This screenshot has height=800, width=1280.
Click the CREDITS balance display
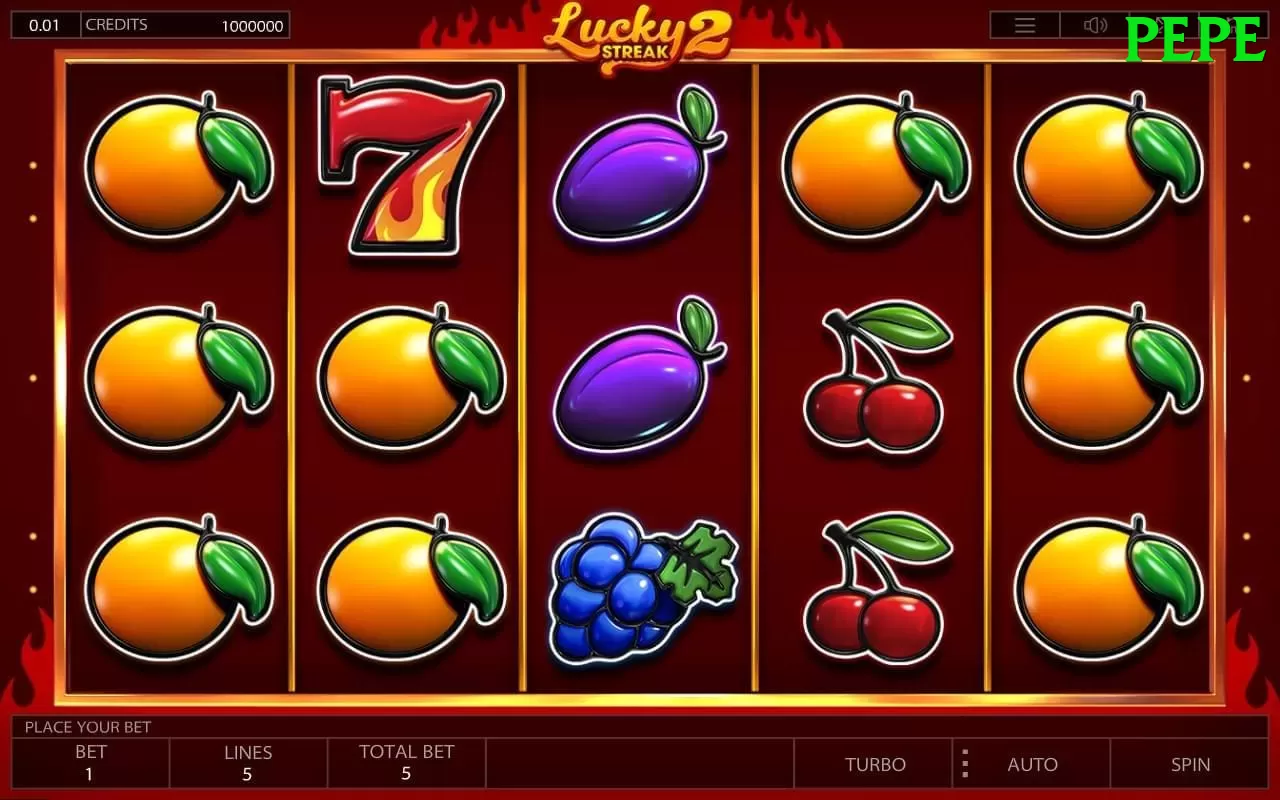(x=186, y=24)
